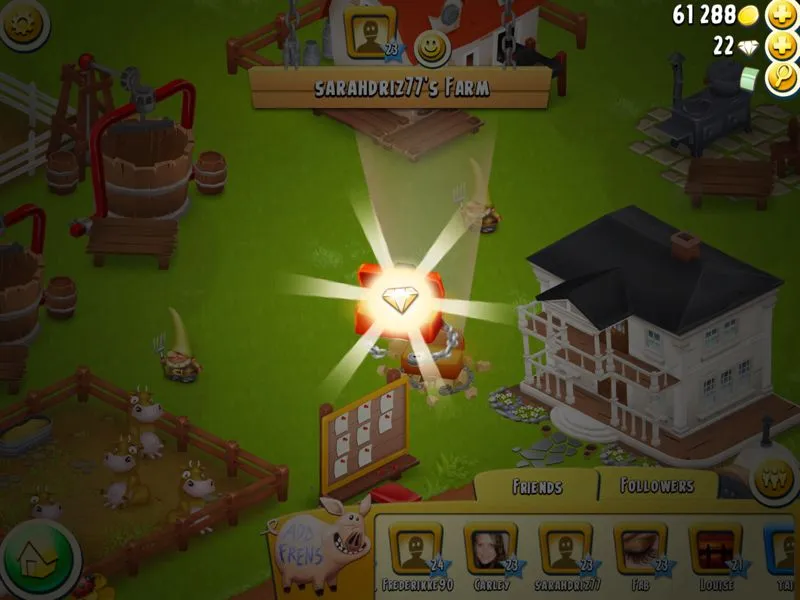Open the magnifying glass search button
800x600 pixels.
(781, 79)
